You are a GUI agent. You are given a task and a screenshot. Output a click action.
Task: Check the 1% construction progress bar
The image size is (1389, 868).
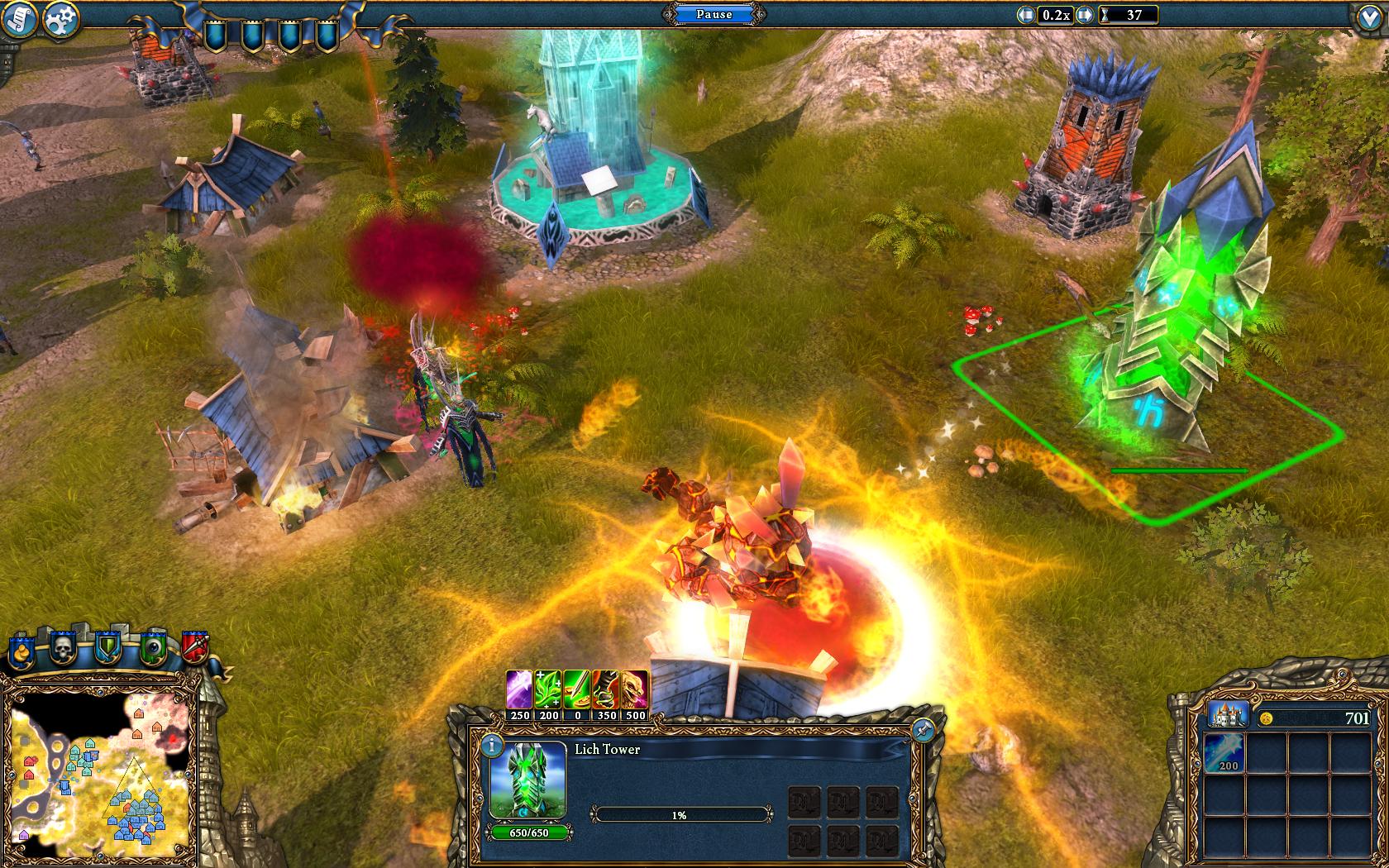point(680,814)
